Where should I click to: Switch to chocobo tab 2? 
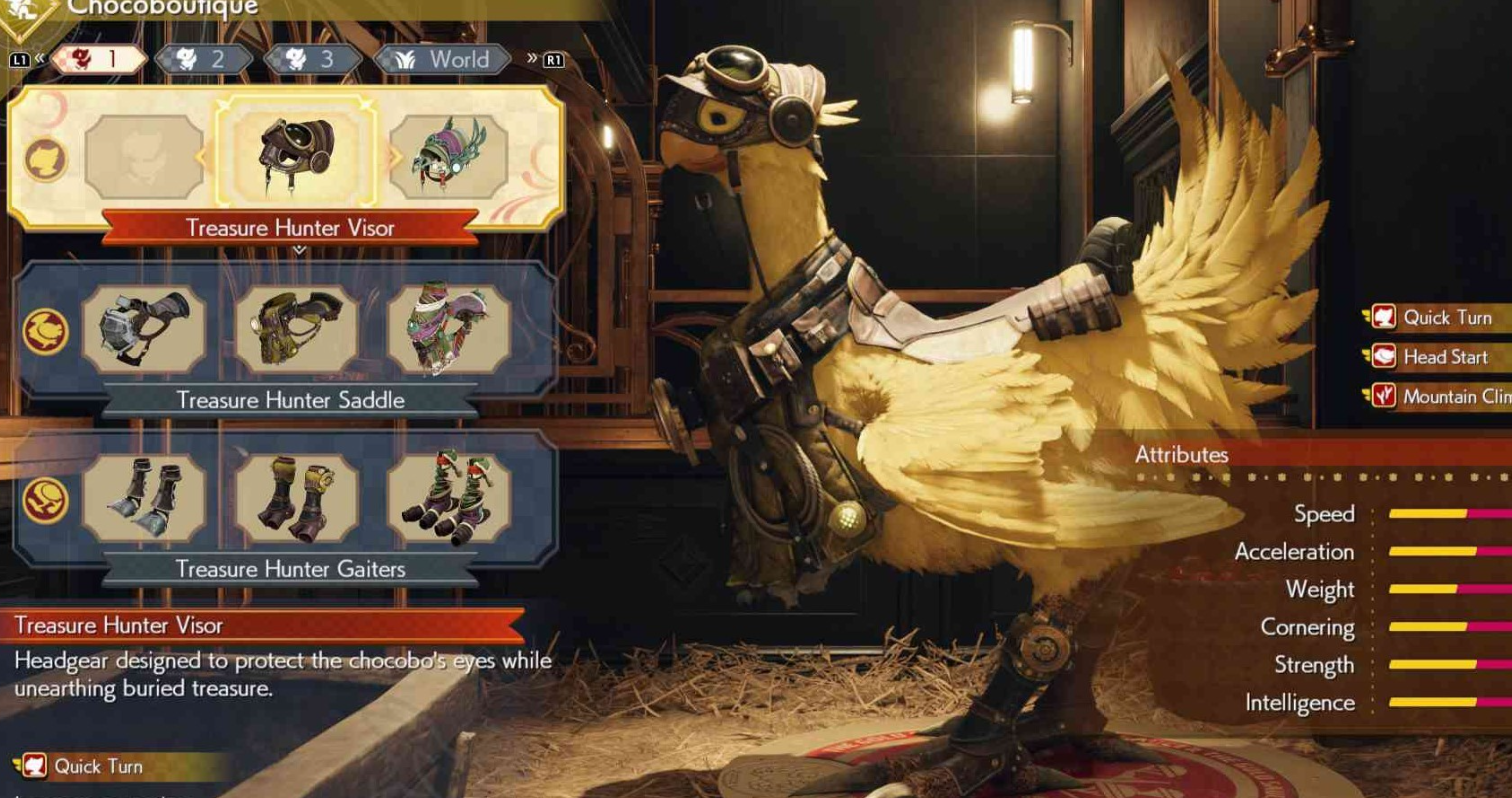click(x=203, y=59)
